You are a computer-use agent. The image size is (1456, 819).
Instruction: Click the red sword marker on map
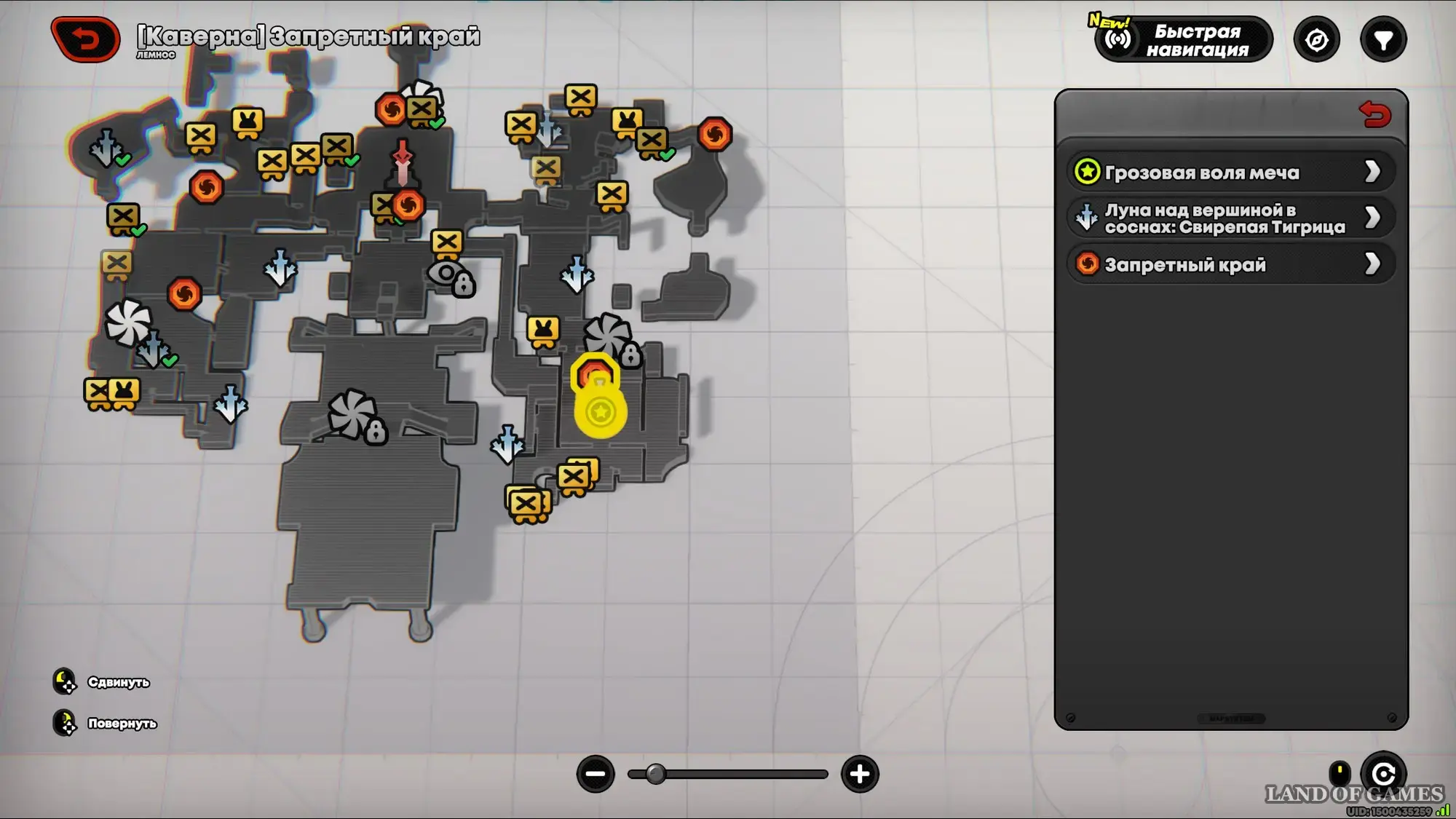coord(402,162)
